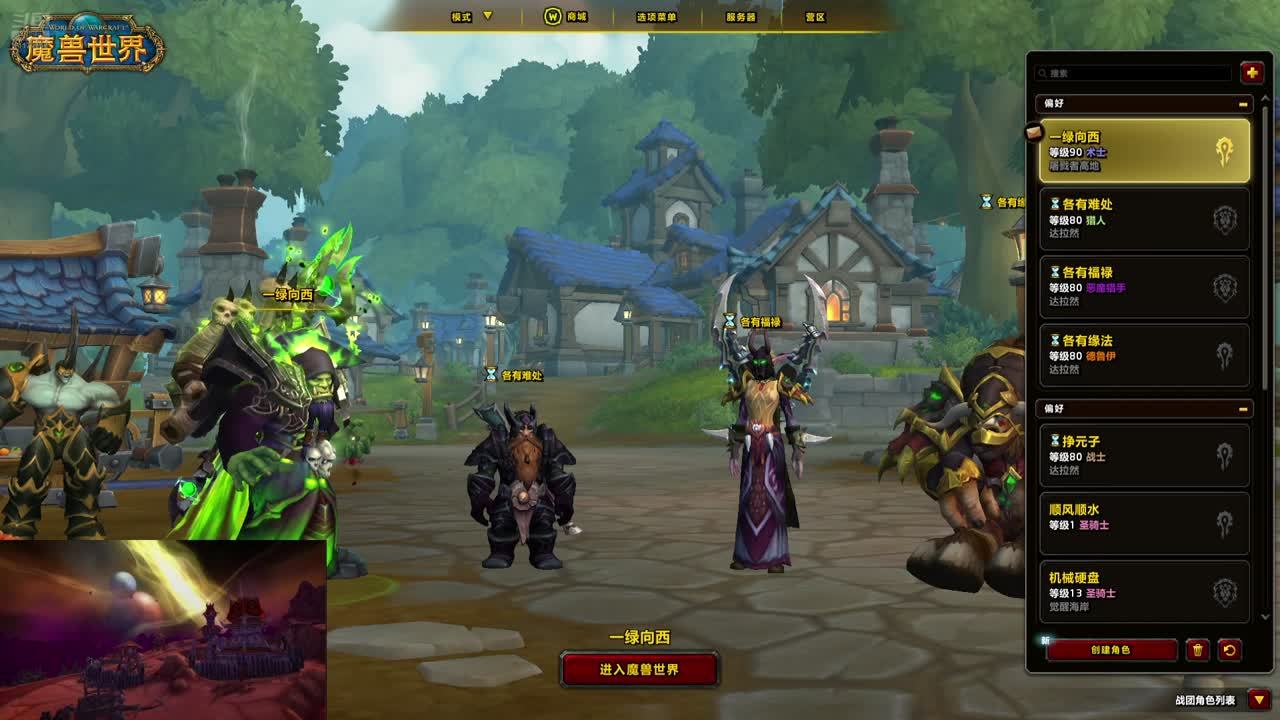Click the circular arrow restore character button

click(x=1230, y=650)
